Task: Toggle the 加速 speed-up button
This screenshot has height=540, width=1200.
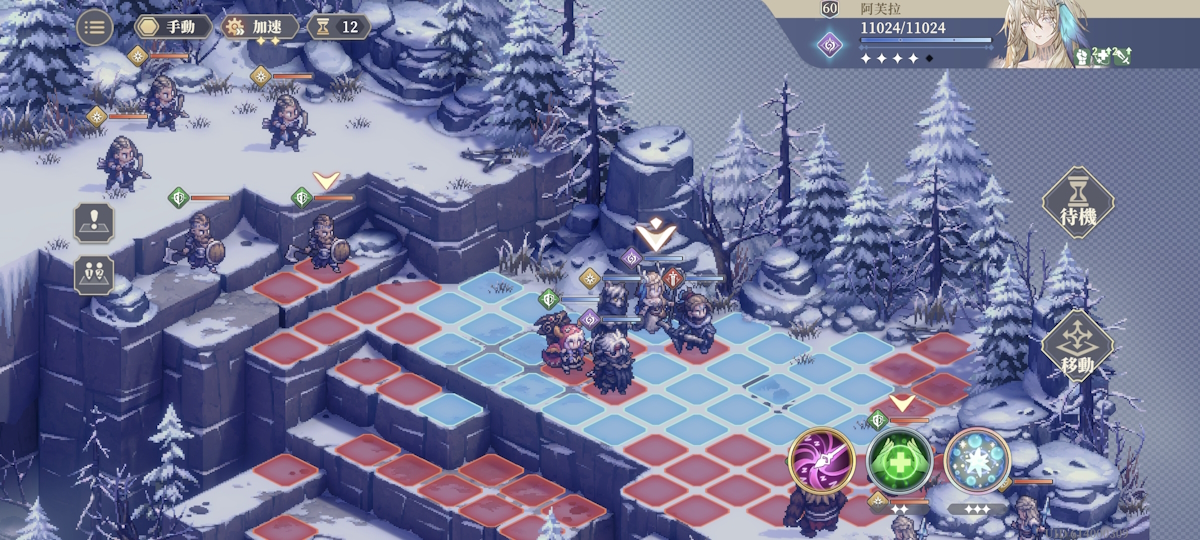Action: coord(260,27)
